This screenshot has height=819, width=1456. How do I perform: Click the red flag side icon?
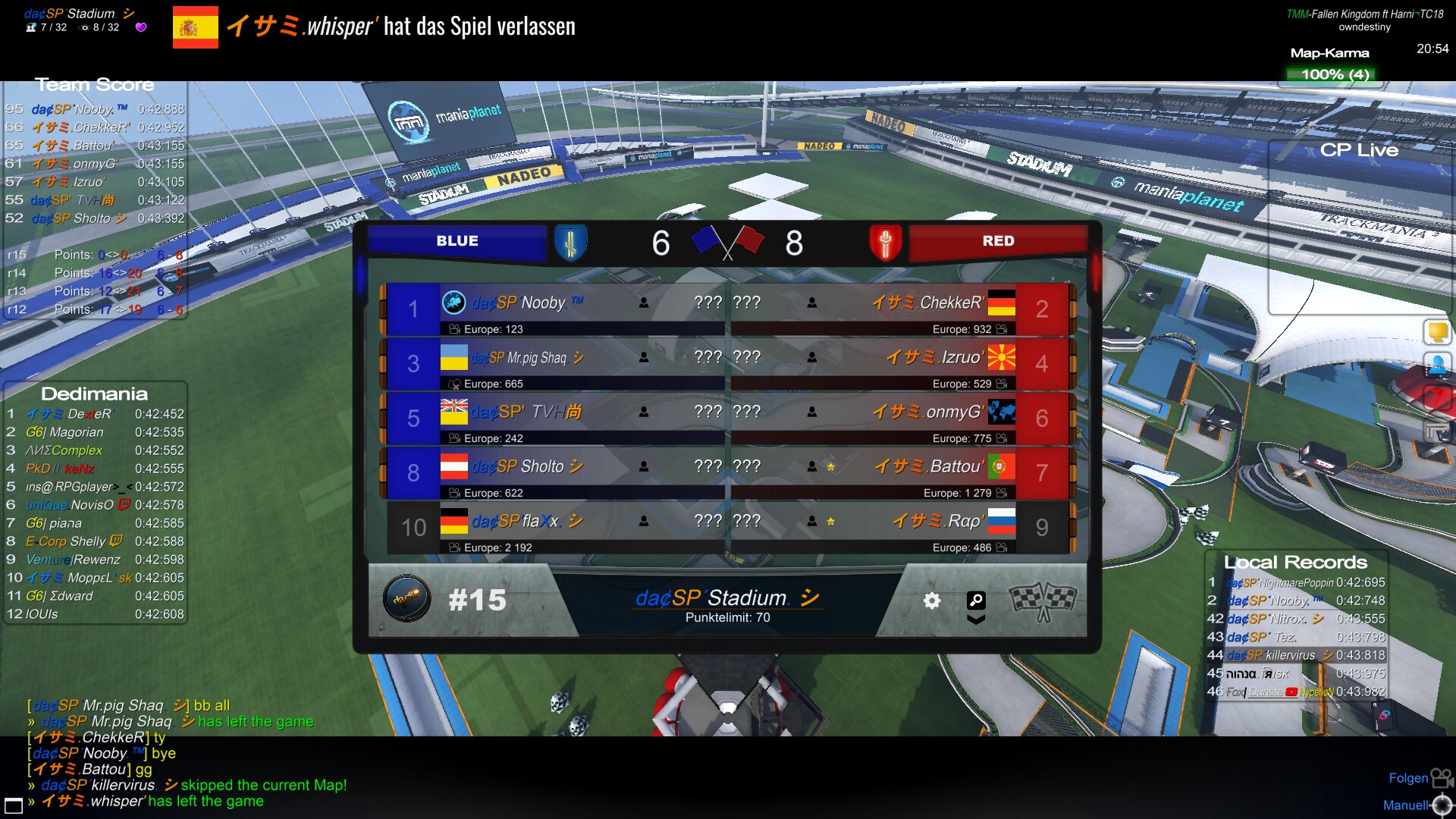(x=1437, y=397)
